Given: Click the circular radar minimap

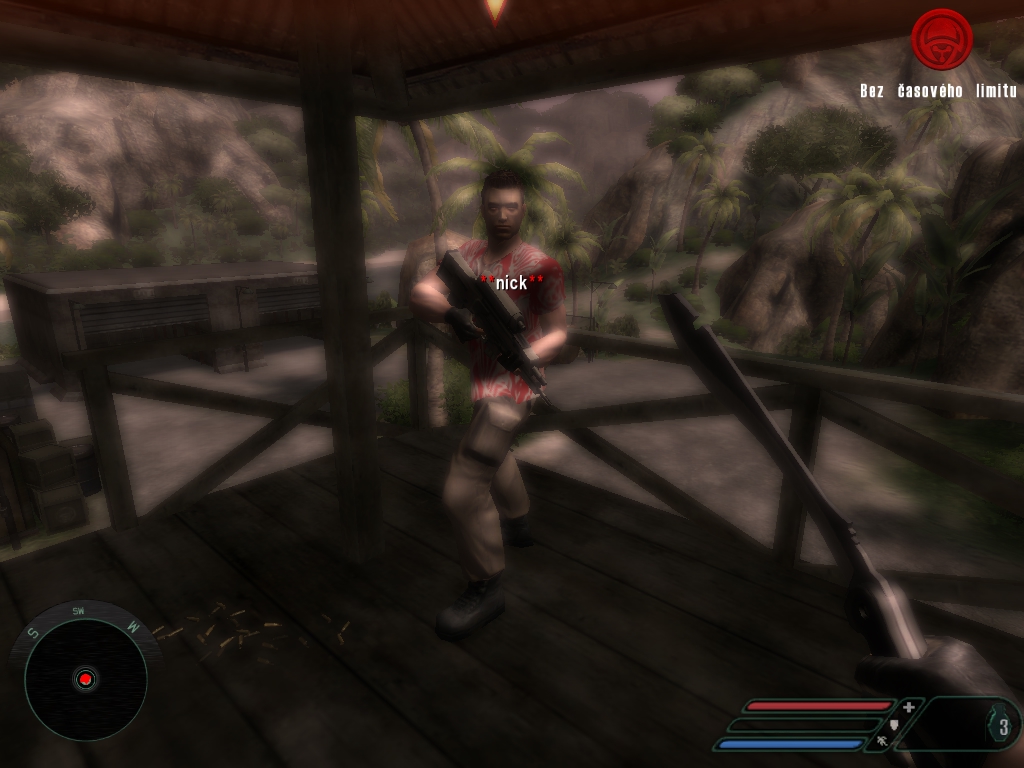Looking at the screenshot, I should [85, 679].
